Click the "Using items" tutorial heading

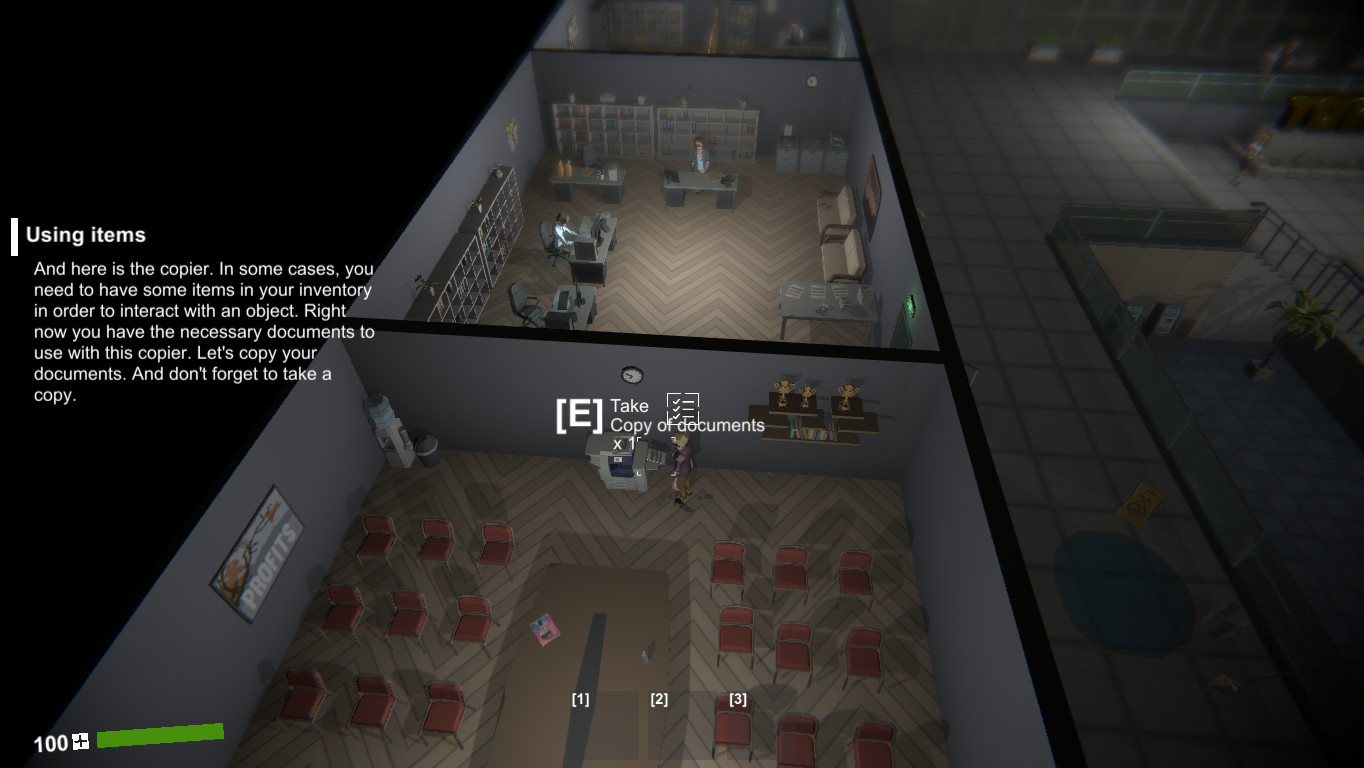coord(84,235)
